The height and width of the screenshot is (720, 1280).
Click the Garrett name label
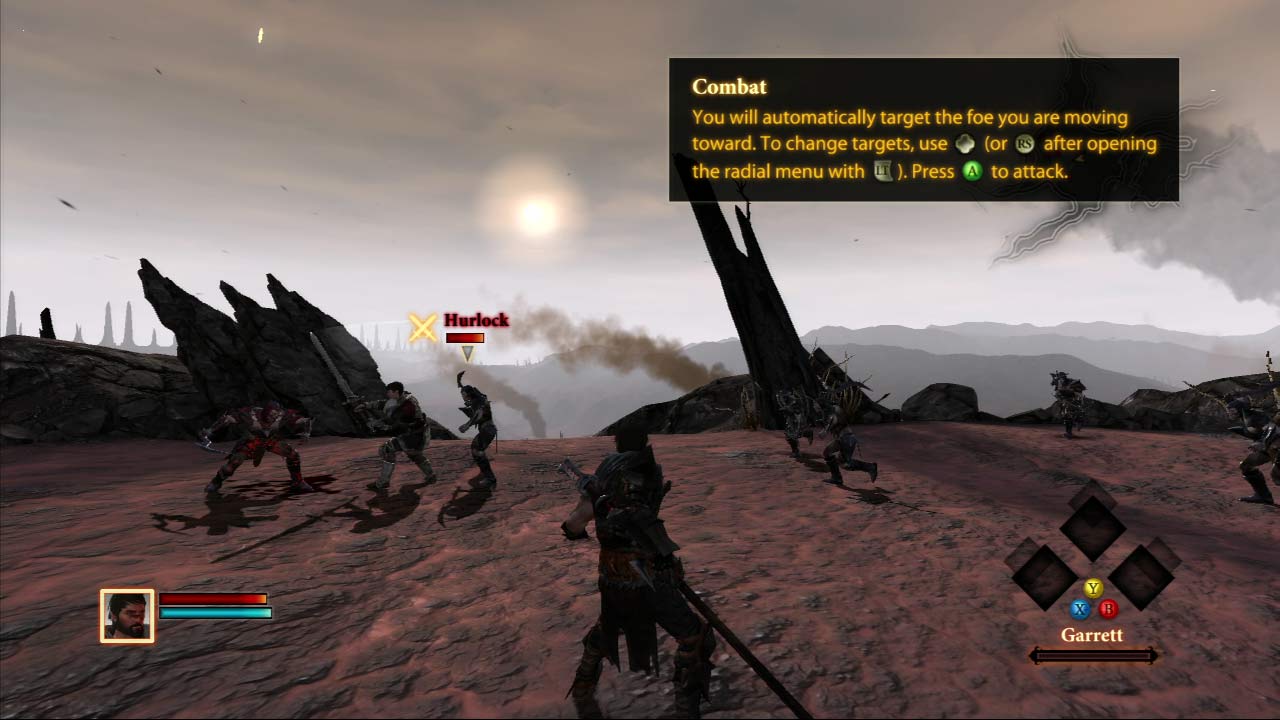(x=1093, y=635)
